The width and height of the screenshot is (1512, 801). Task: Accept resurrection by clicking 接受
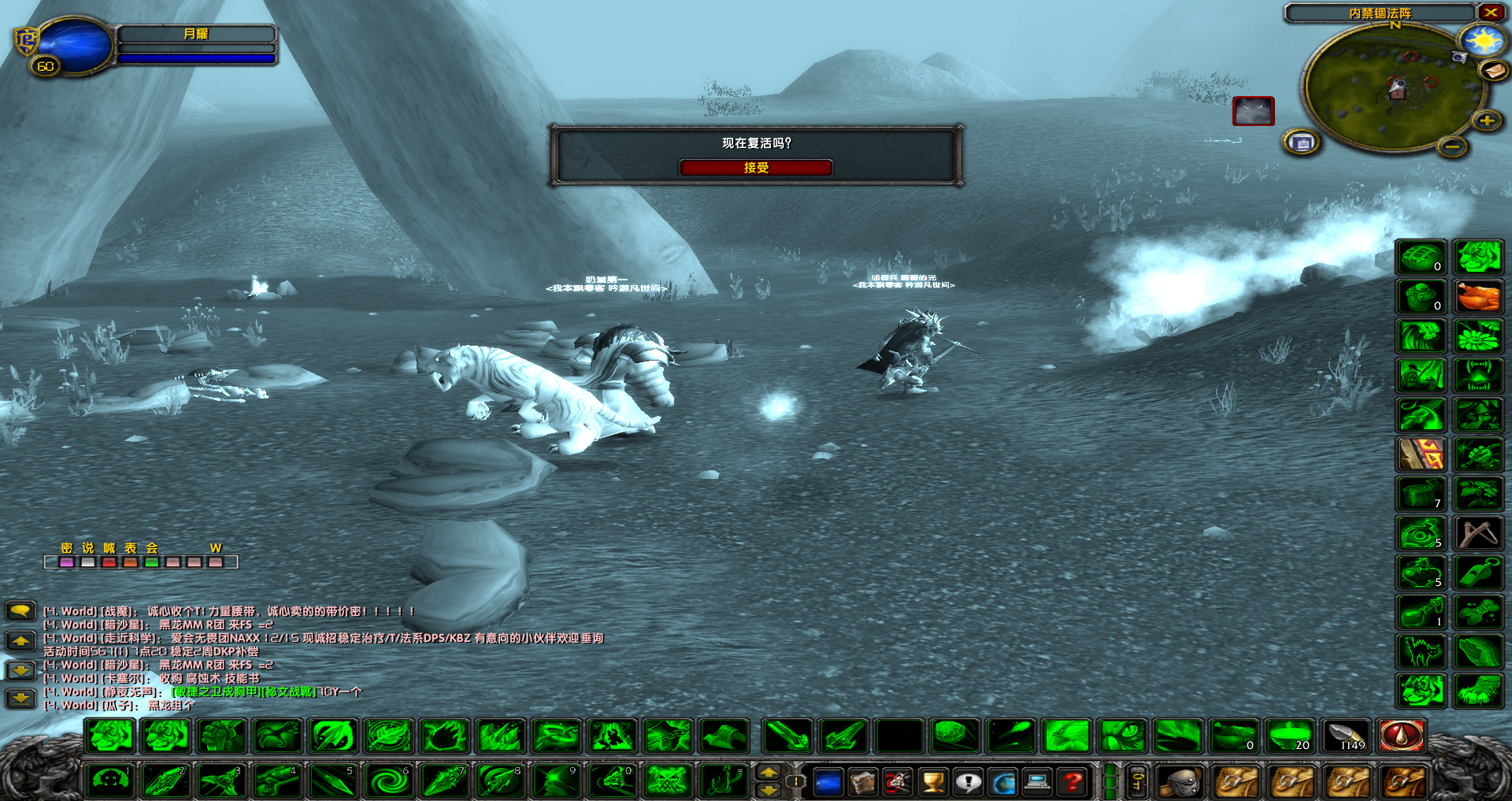[756, 168]
